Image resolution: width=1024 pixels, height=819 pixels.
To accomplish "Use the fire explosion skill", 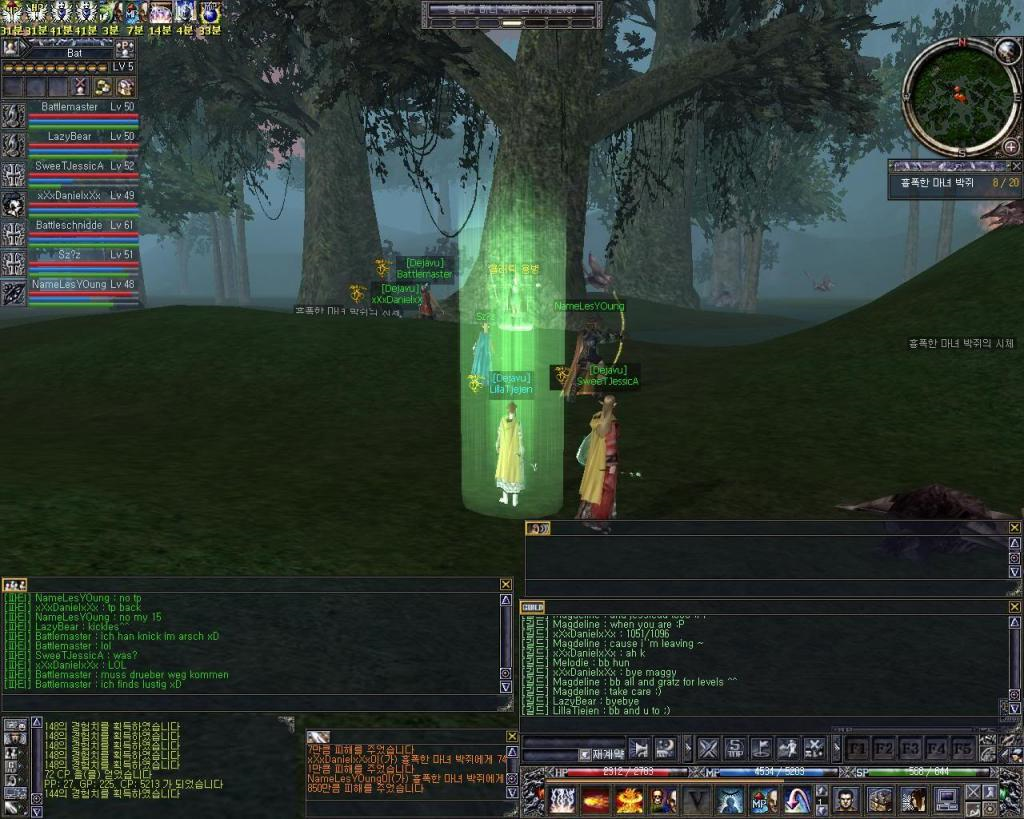I will (x=630, y=800).
